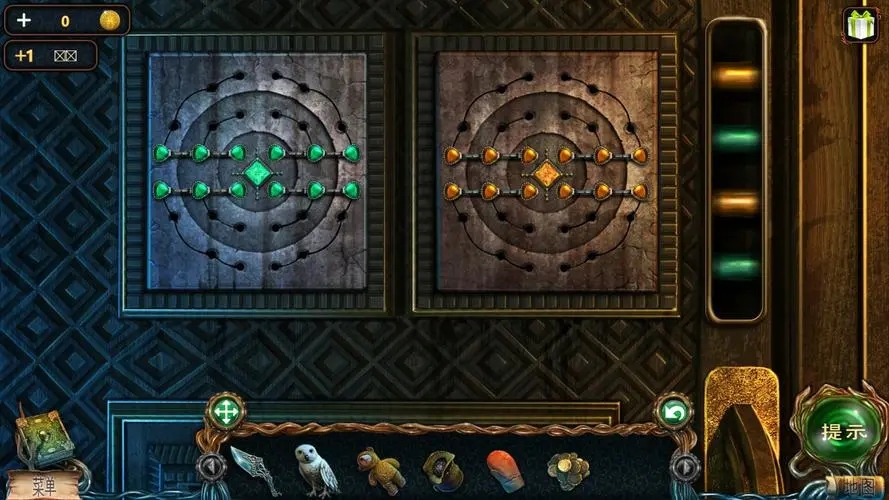Choose the pile of coins item

click(x=567, y=469)
